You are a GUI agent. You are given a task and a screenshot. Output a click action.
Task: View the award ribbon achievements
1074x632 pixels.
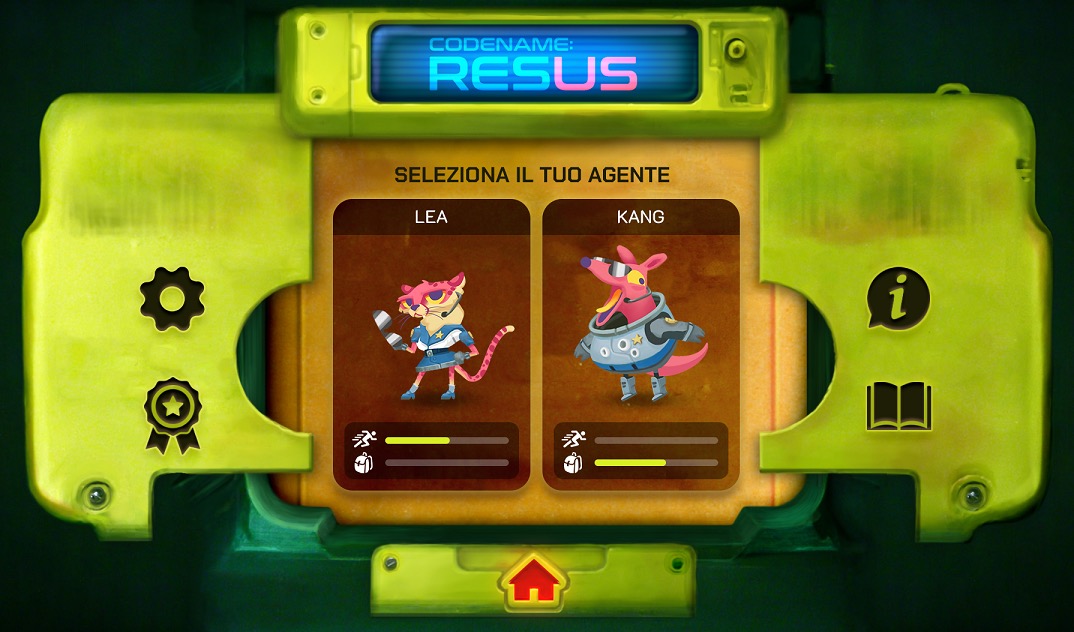point(172,414)
